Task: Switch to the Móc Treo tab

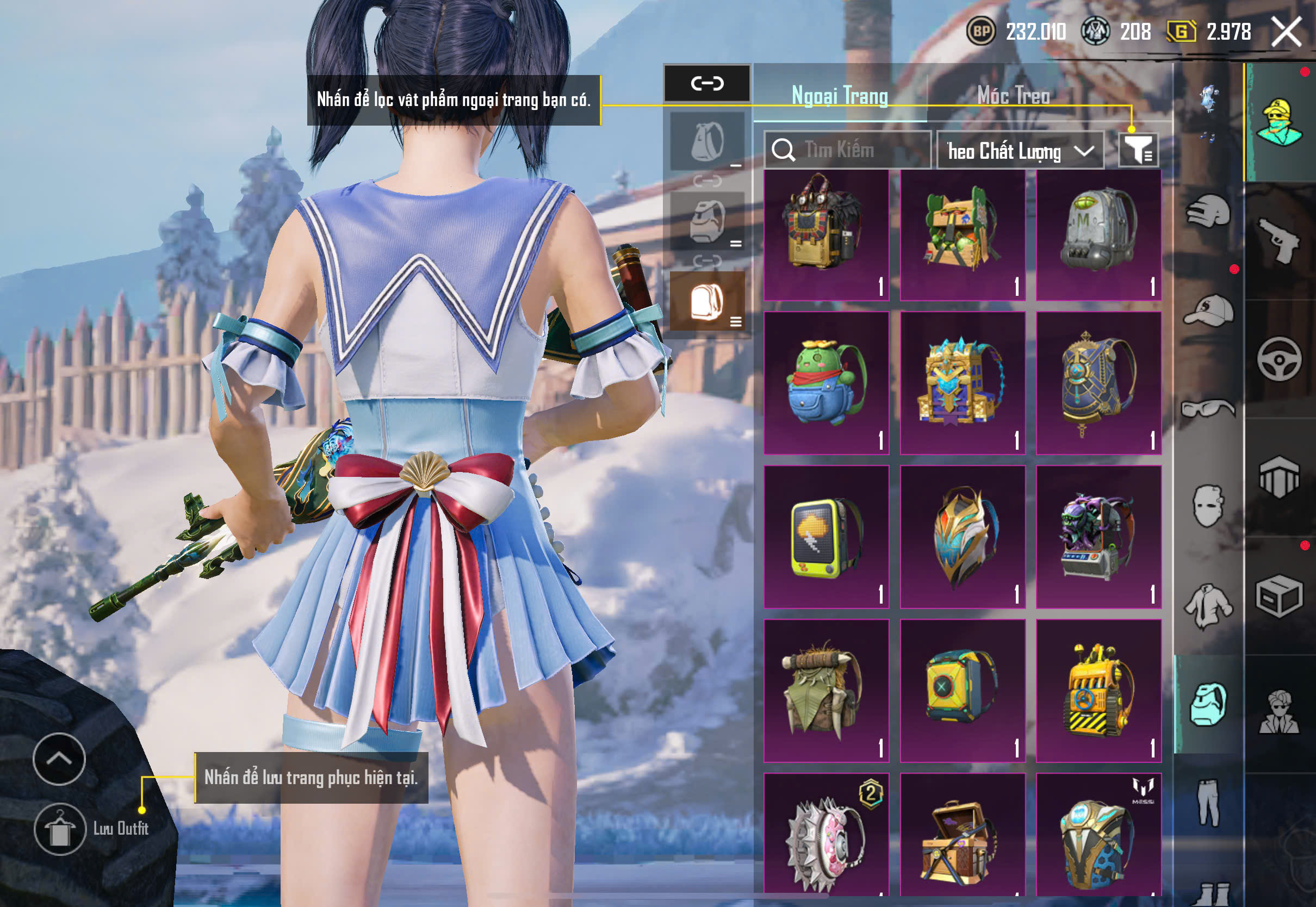Action: 1013,96
